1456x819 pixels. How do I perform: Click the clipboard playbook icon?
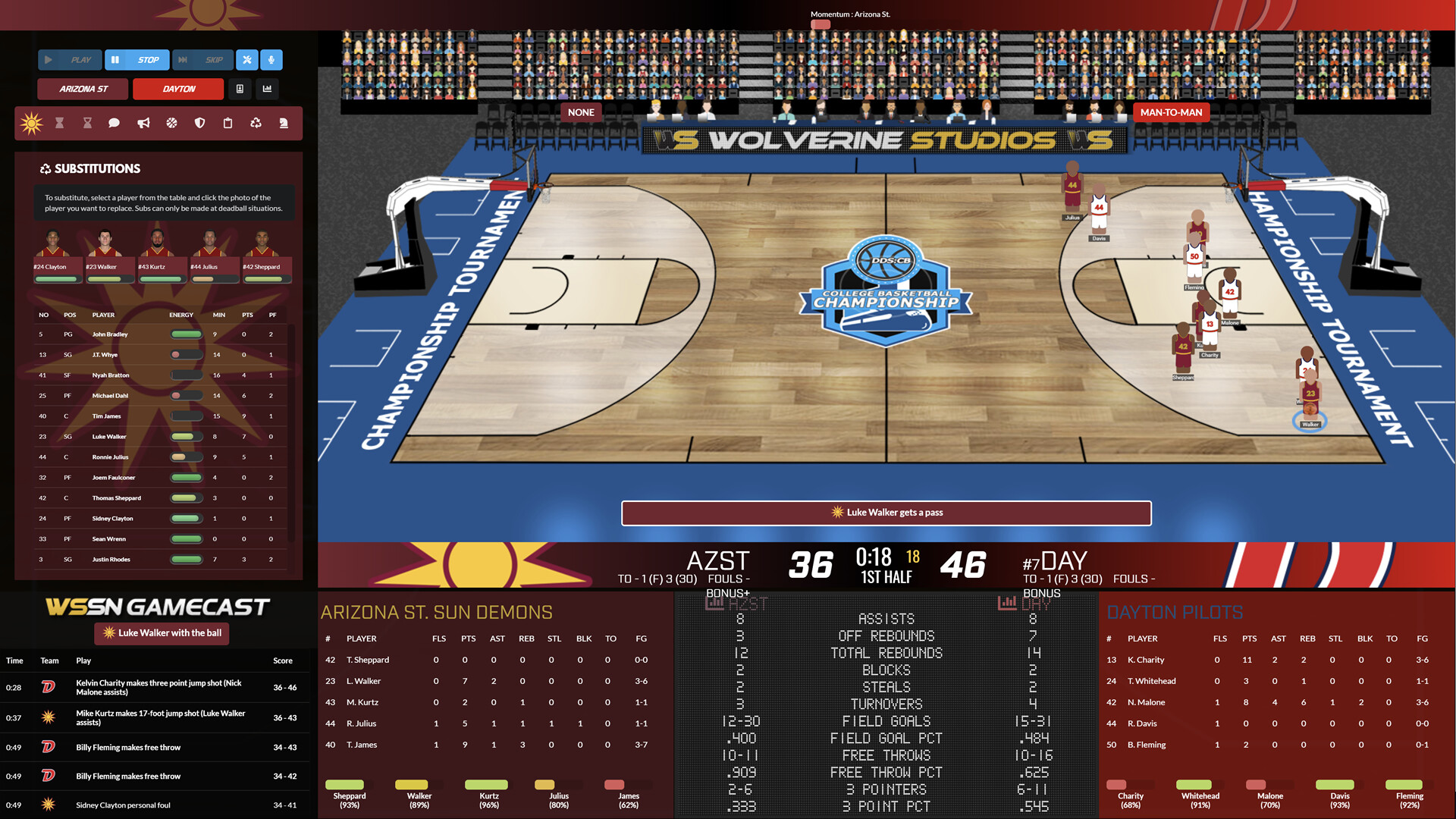(227, 123)
